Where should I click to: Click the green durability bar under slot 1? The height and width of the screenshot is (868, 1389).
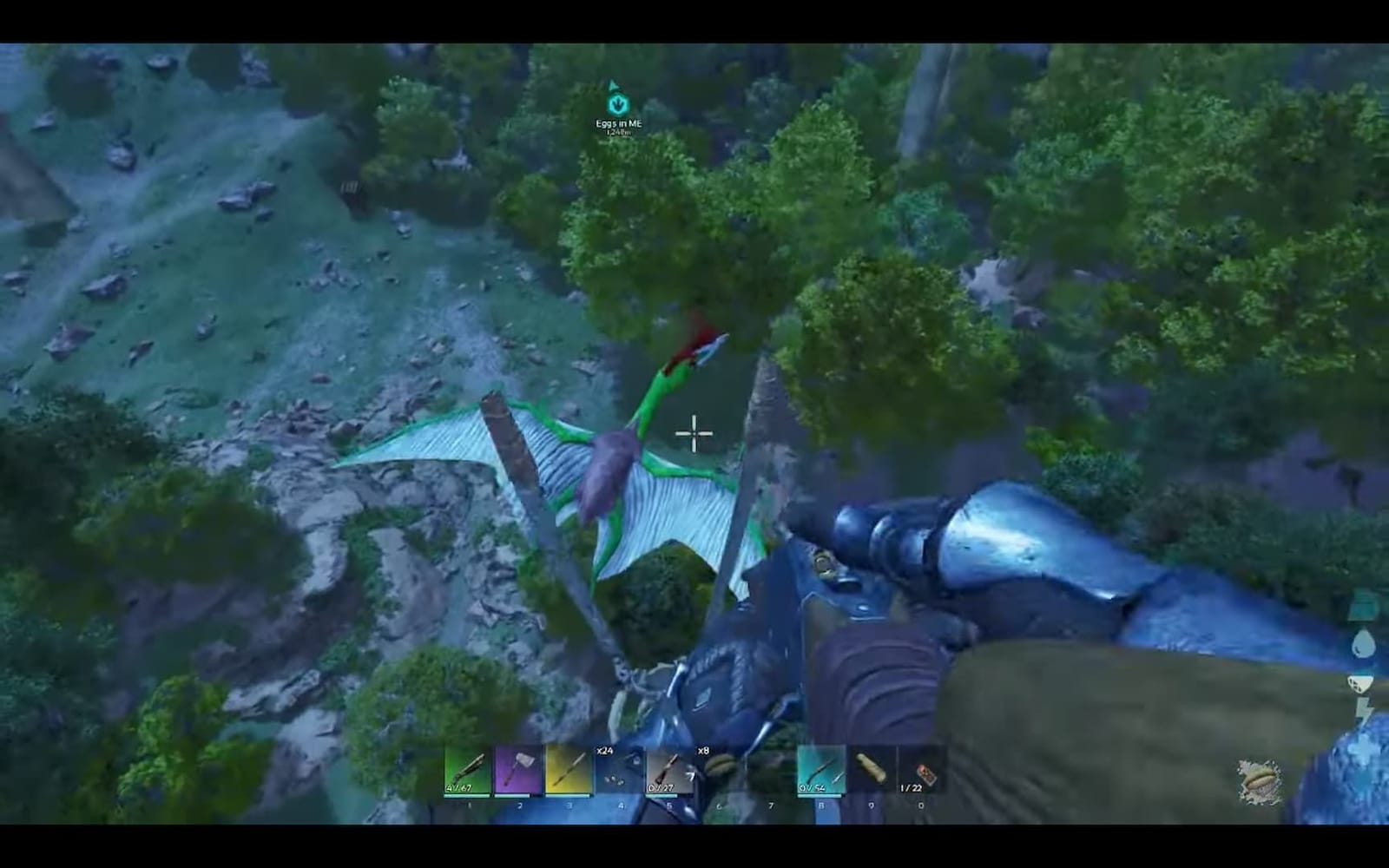click(x=469, y=796)
